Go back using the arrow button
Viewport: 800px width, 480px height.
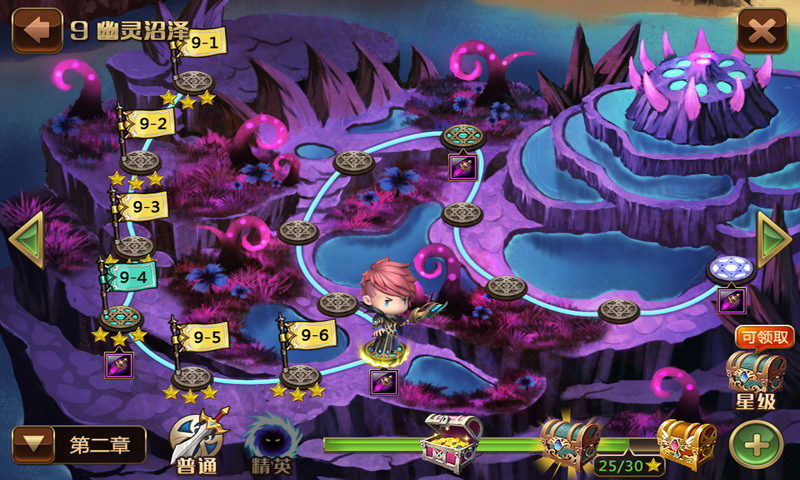36,30
